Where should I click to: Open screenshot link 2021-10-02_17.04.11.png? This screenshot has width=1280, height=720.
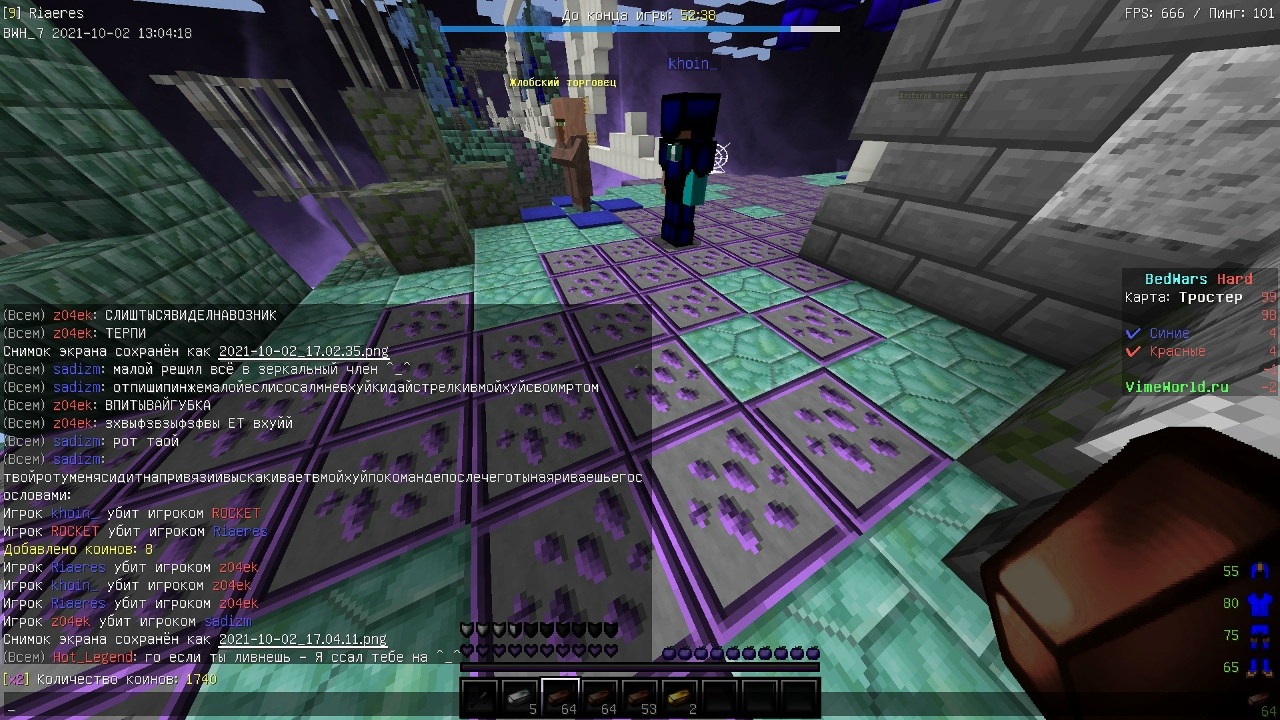pos(303,639)
